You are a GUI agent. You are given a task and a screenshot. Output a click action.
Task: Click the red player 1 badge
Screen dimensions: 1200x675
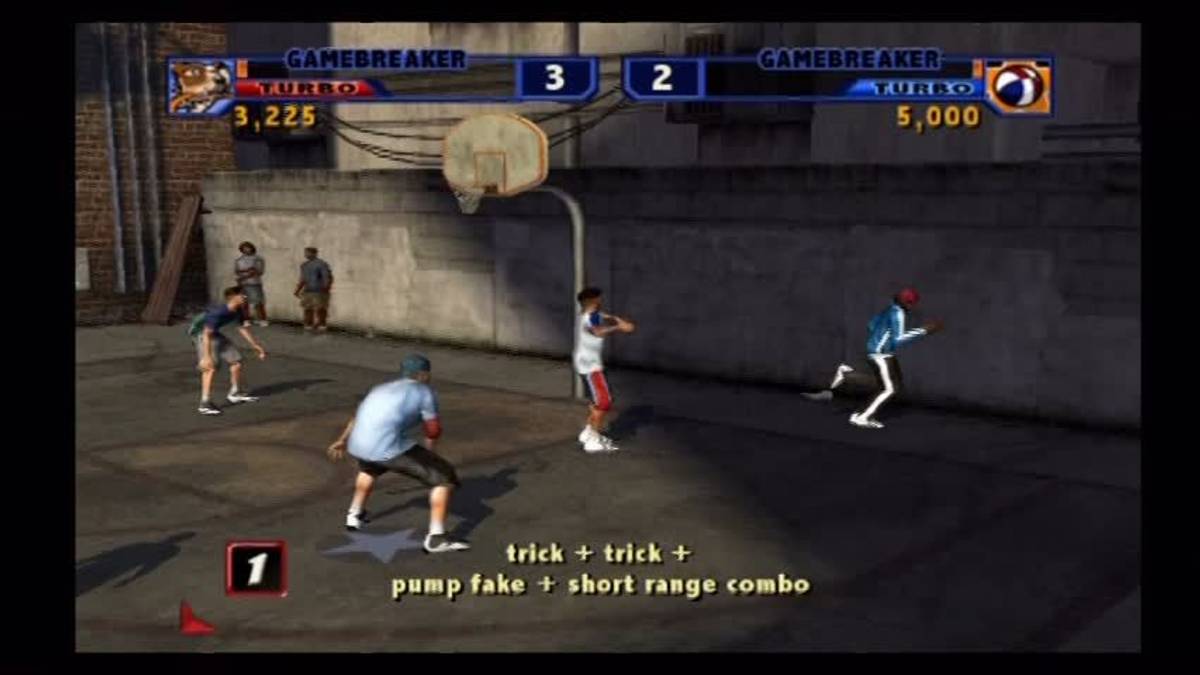256,568
